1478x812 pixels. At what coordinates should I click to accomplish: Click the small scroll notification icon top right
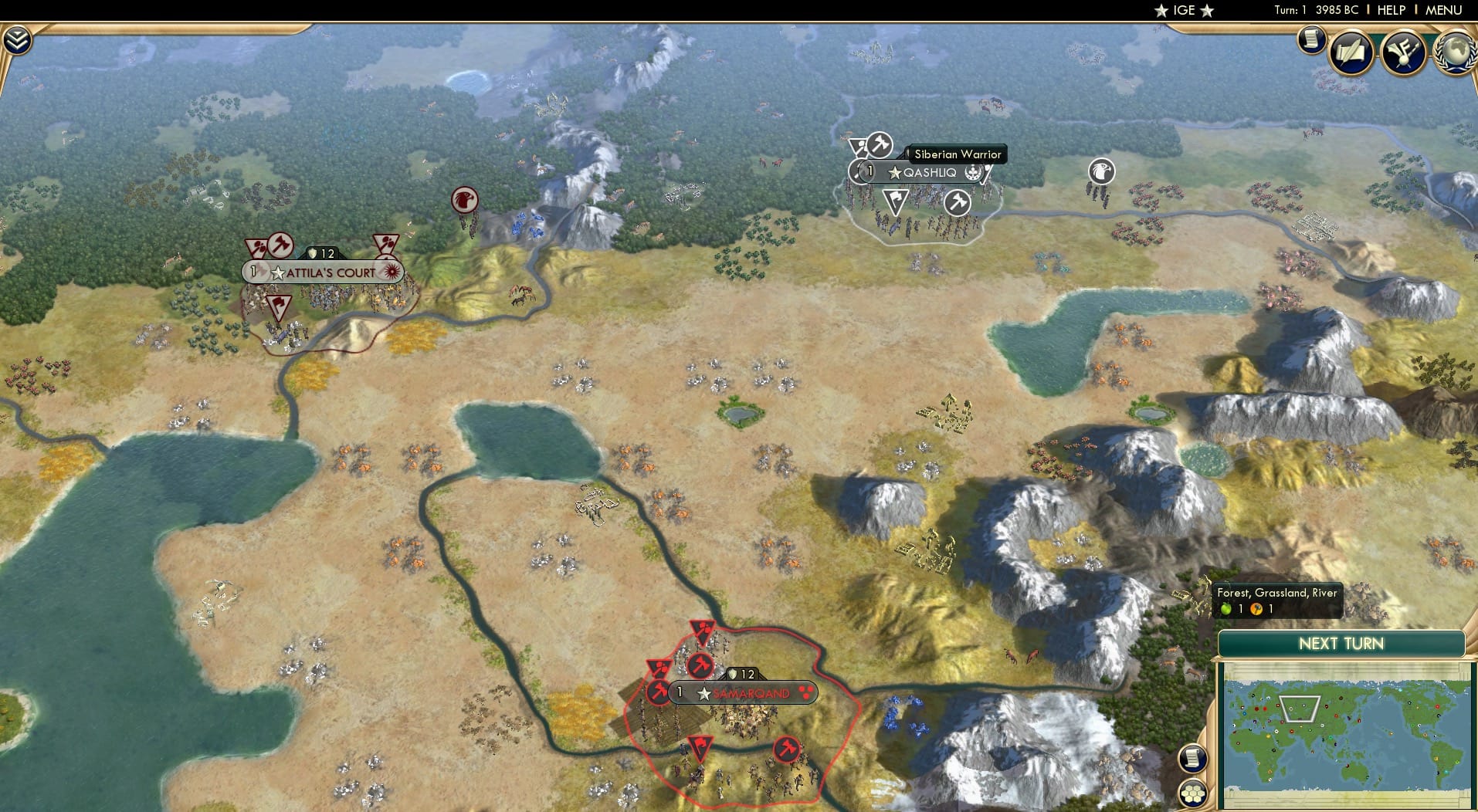[x=1310, y=40]
